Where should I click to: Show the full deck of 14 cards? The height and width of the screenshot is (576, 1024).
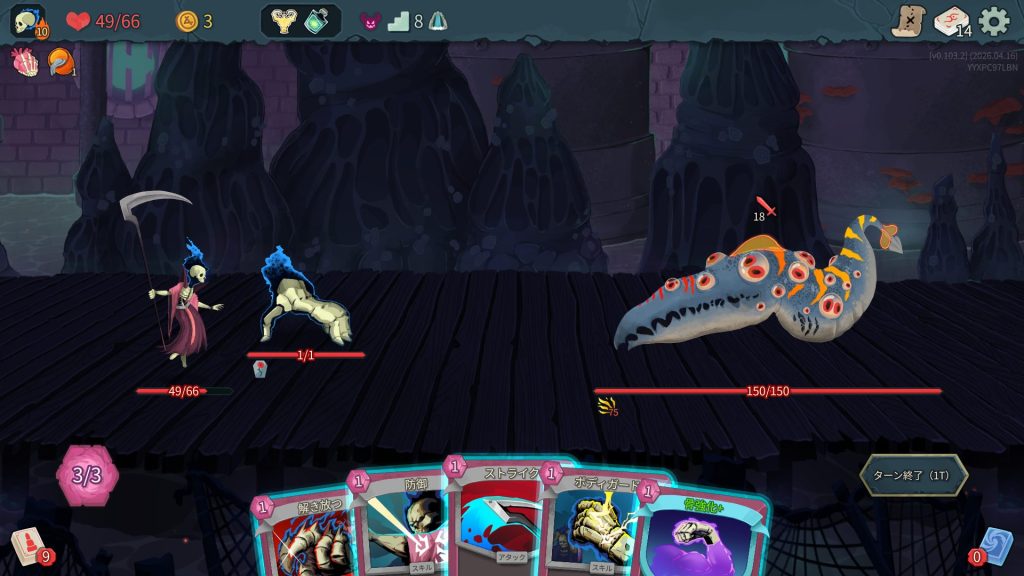click(x=951, y=21)
